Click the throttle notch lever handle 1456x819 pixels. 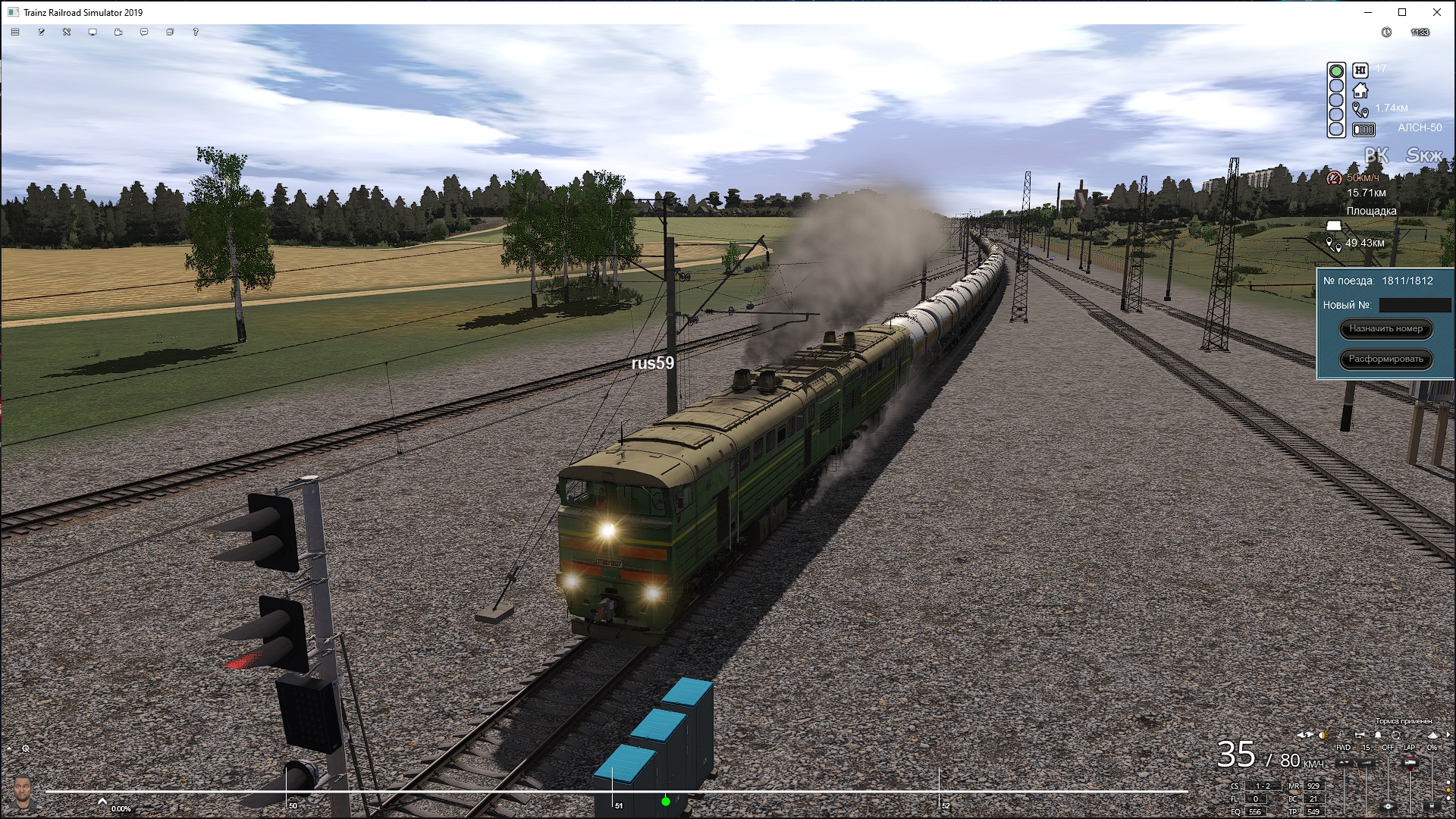point(1366,763)
